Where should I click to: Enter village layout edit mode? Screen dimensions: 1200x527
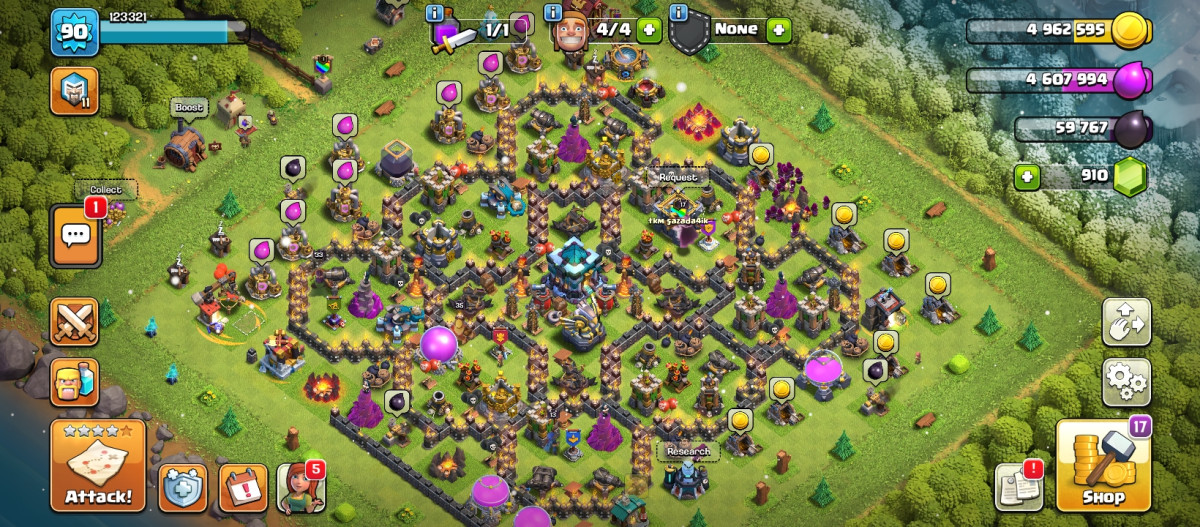tap(1126, 322)
